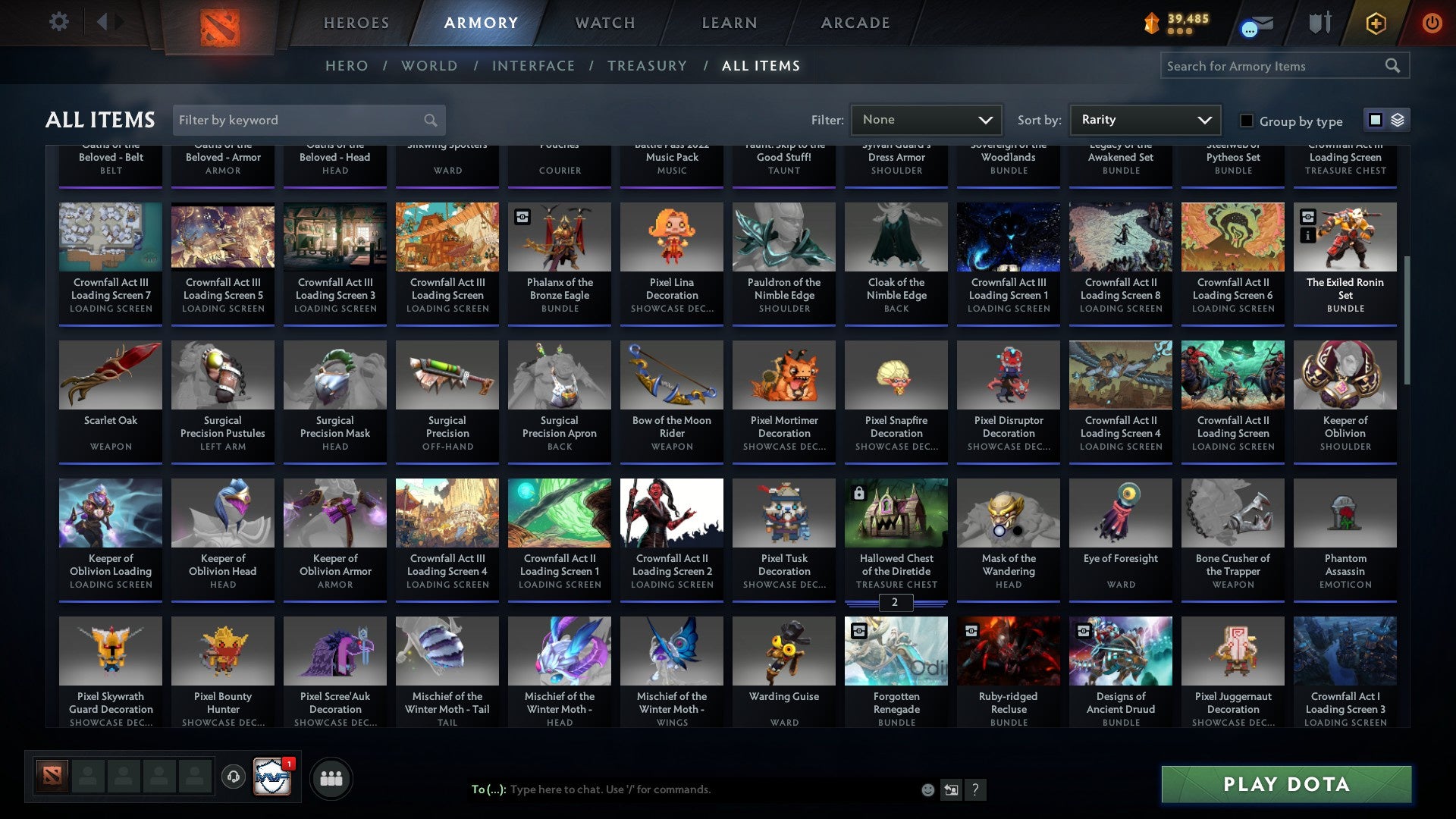
Task: Open the WATCH menu section
Action: point(604,23)
